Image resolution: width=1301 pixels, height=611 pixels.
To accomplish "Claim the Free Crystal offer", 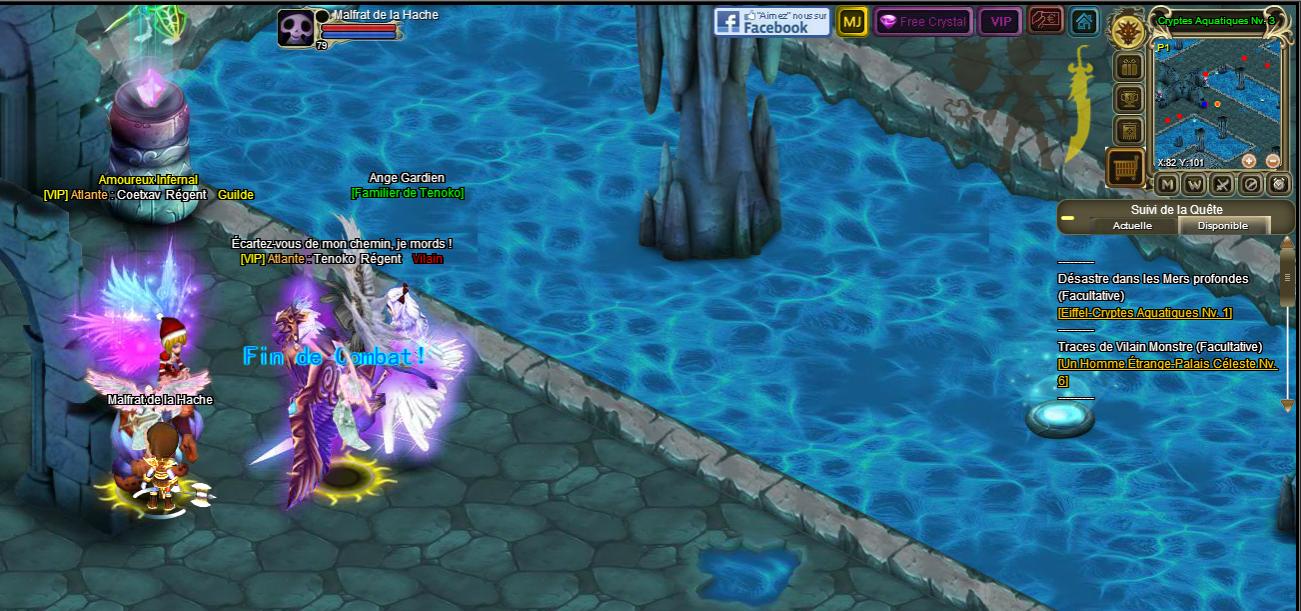I will [x=922, y=21].
